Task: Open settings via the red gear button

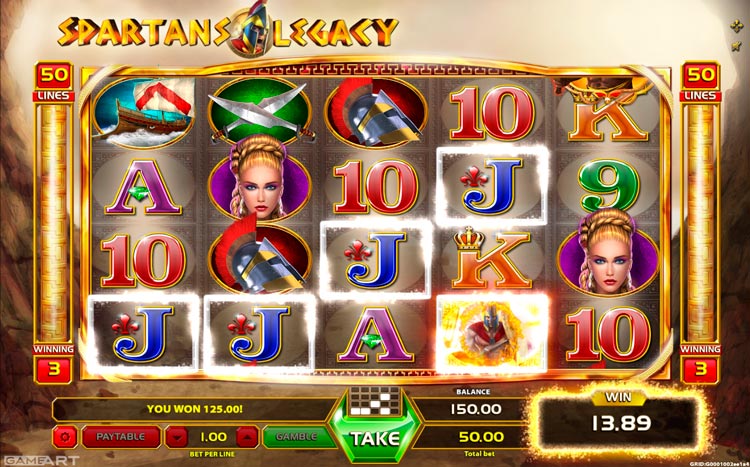Action: click(65, 437)
